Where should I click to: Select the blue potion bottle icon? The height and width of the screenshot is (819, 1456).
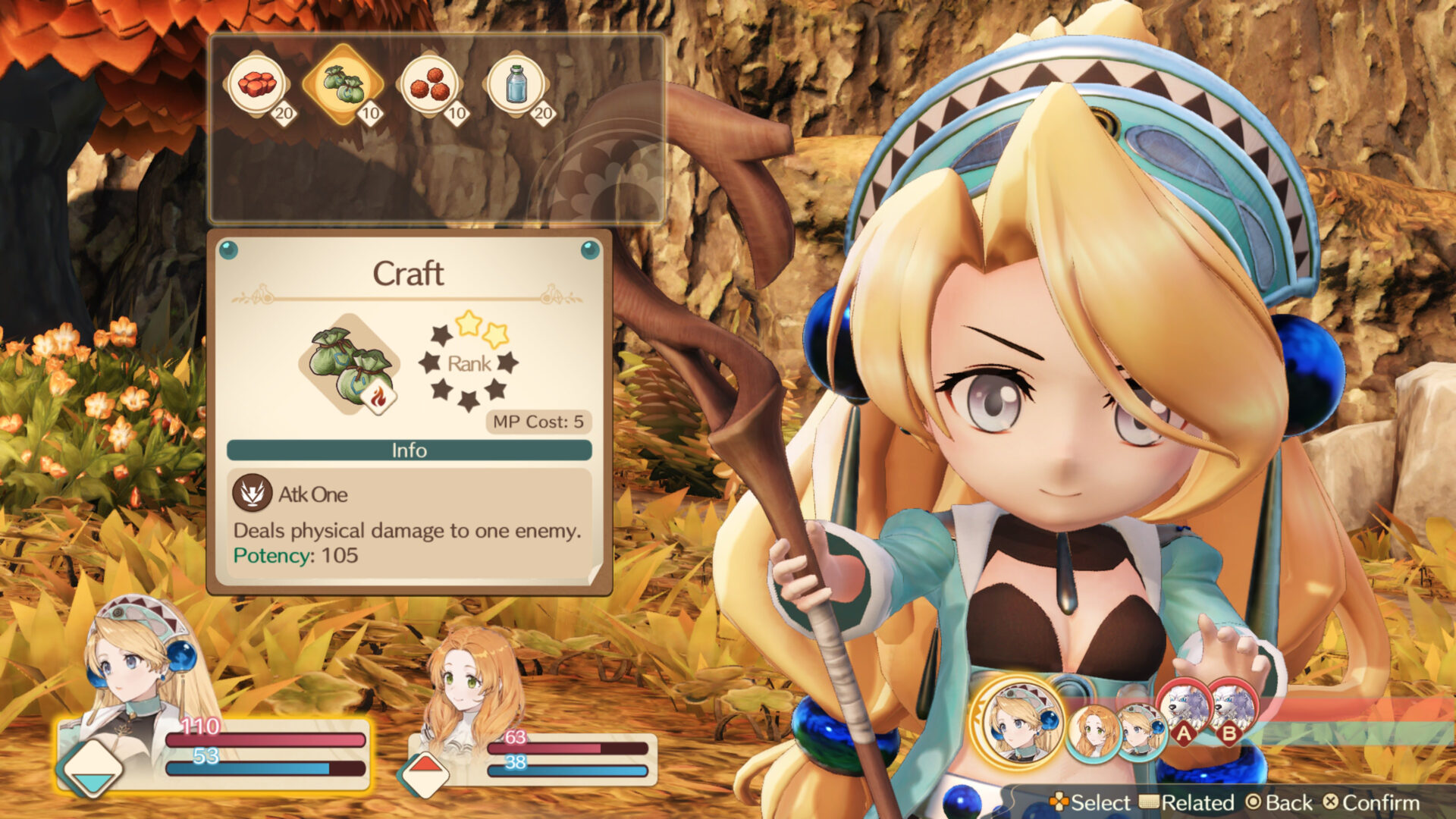tap(519, 83)
